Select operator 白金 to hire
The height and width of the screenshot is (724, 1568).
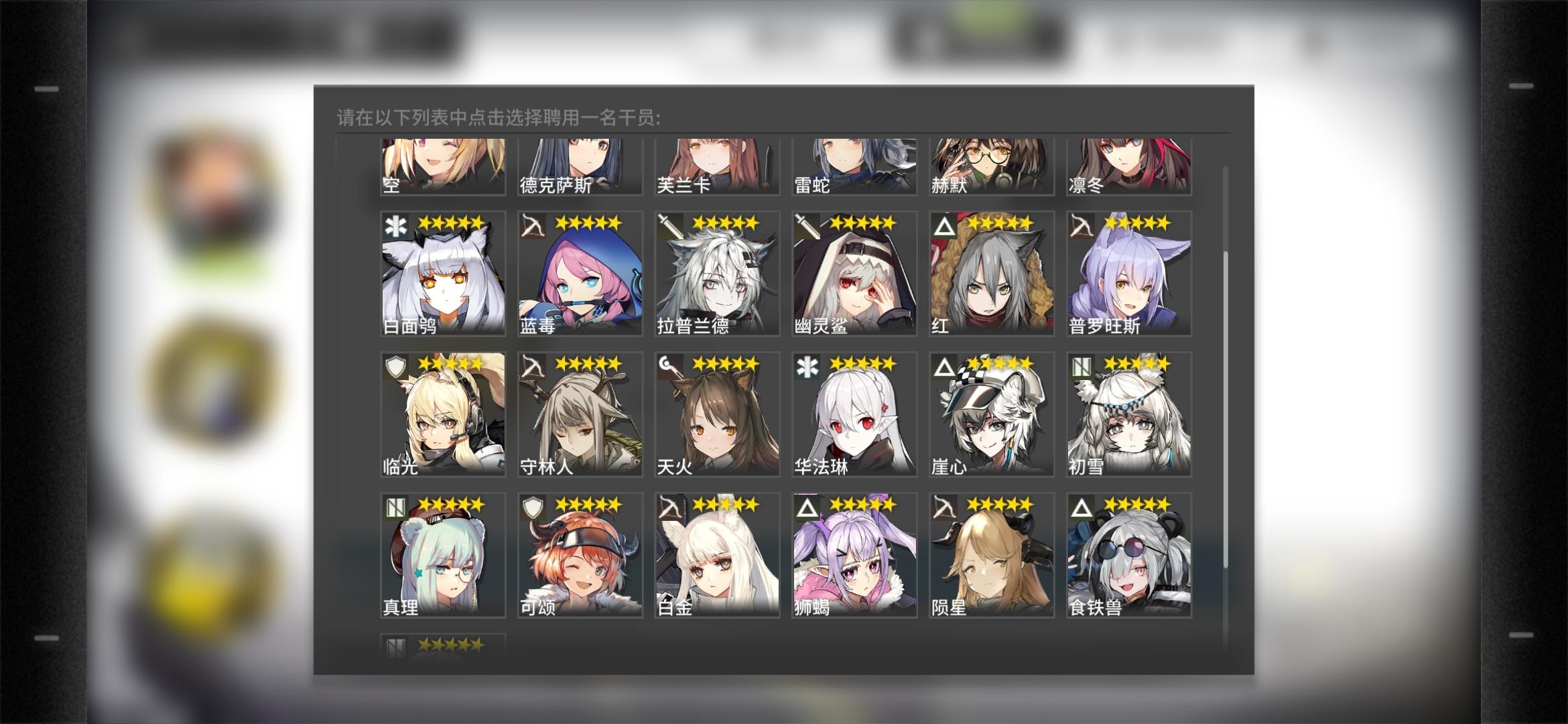717,553
